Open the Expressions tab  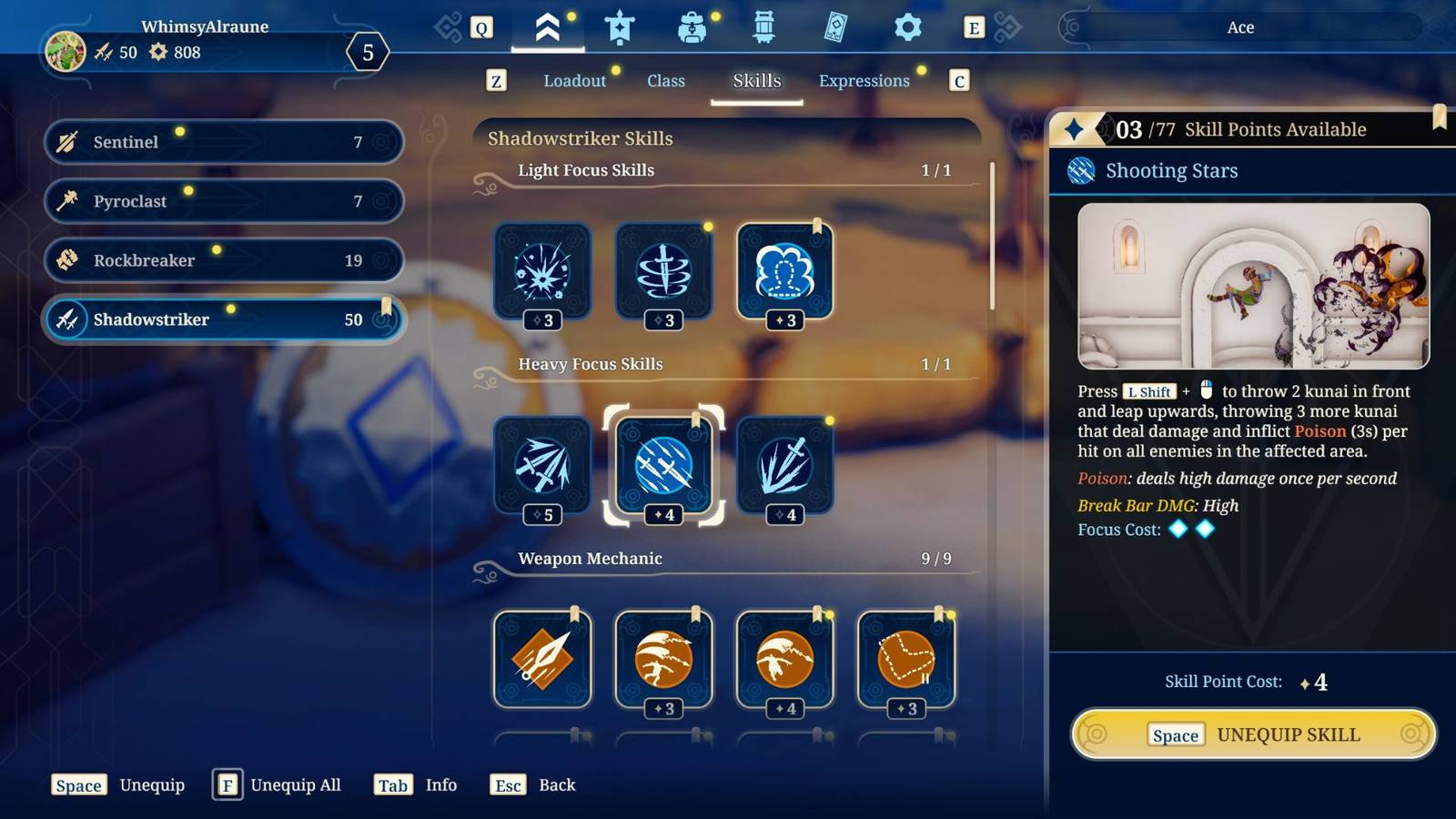click(863, 80)
